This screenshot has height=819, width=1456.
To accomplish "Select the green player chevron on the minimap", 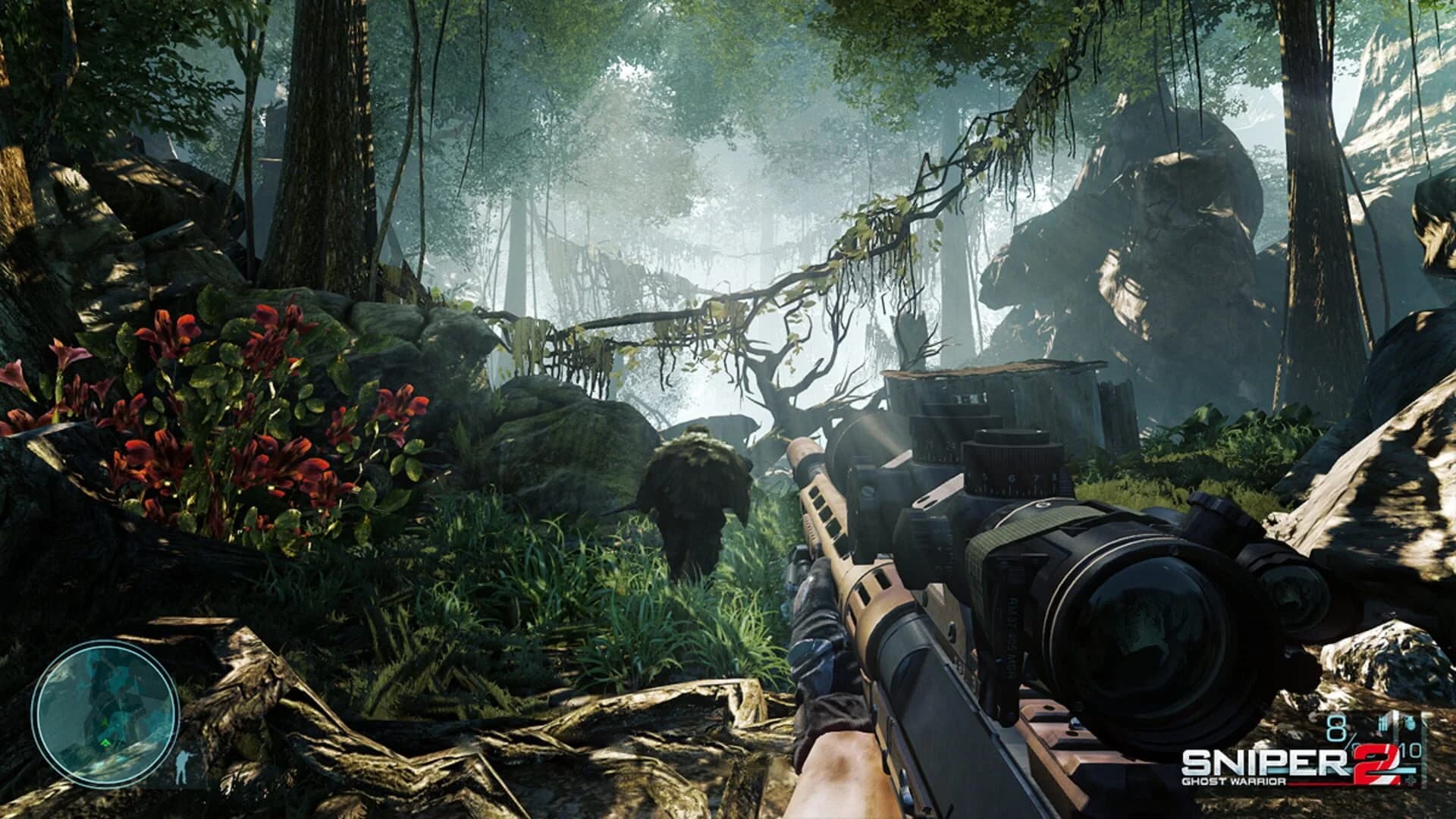I will click(107, 741).
